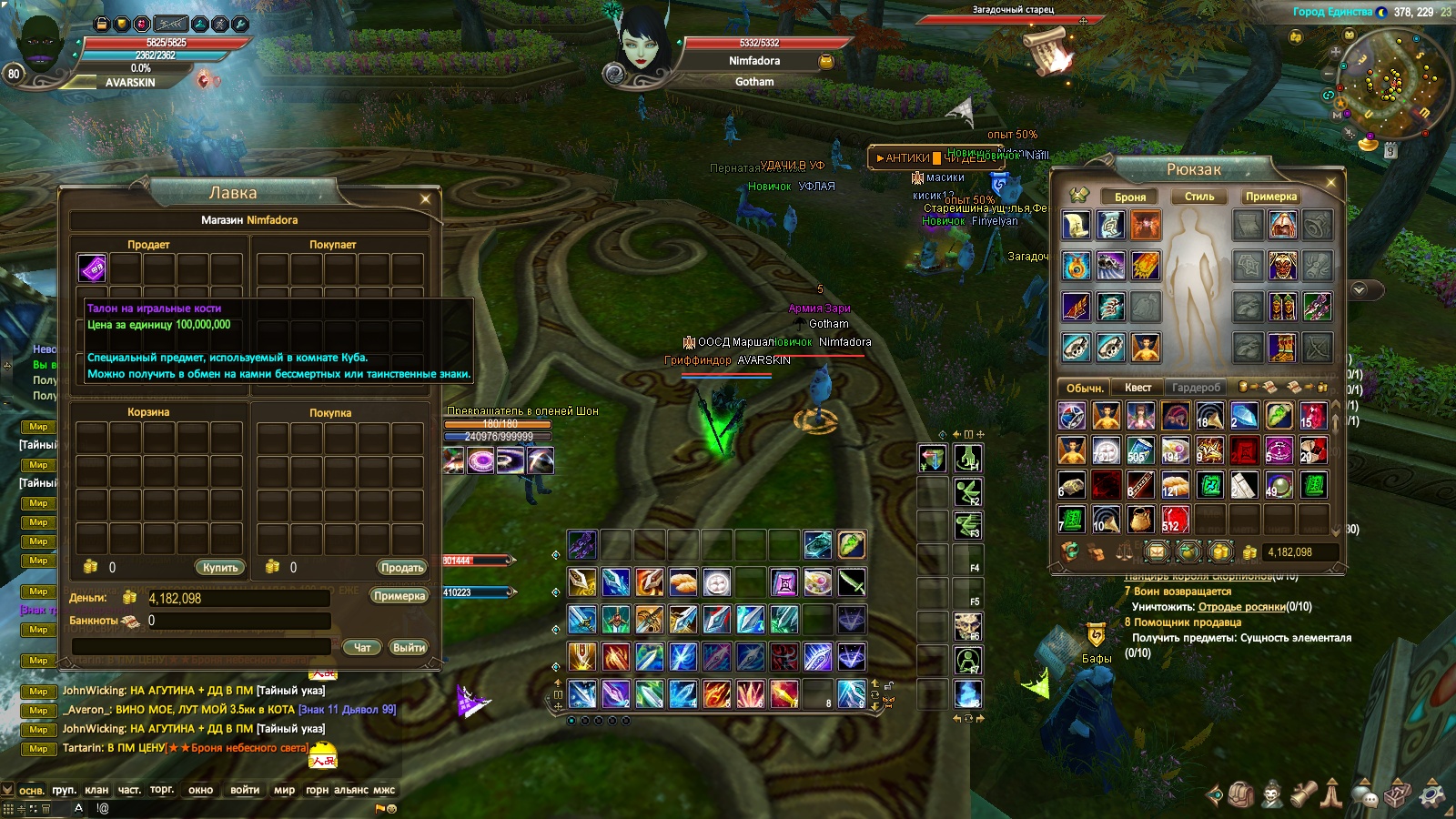Image resolution: width=1456 pixels, height=819 pixels.
Task: Click the Купить button
Action: pyautogui.click(x=220, y=567)
